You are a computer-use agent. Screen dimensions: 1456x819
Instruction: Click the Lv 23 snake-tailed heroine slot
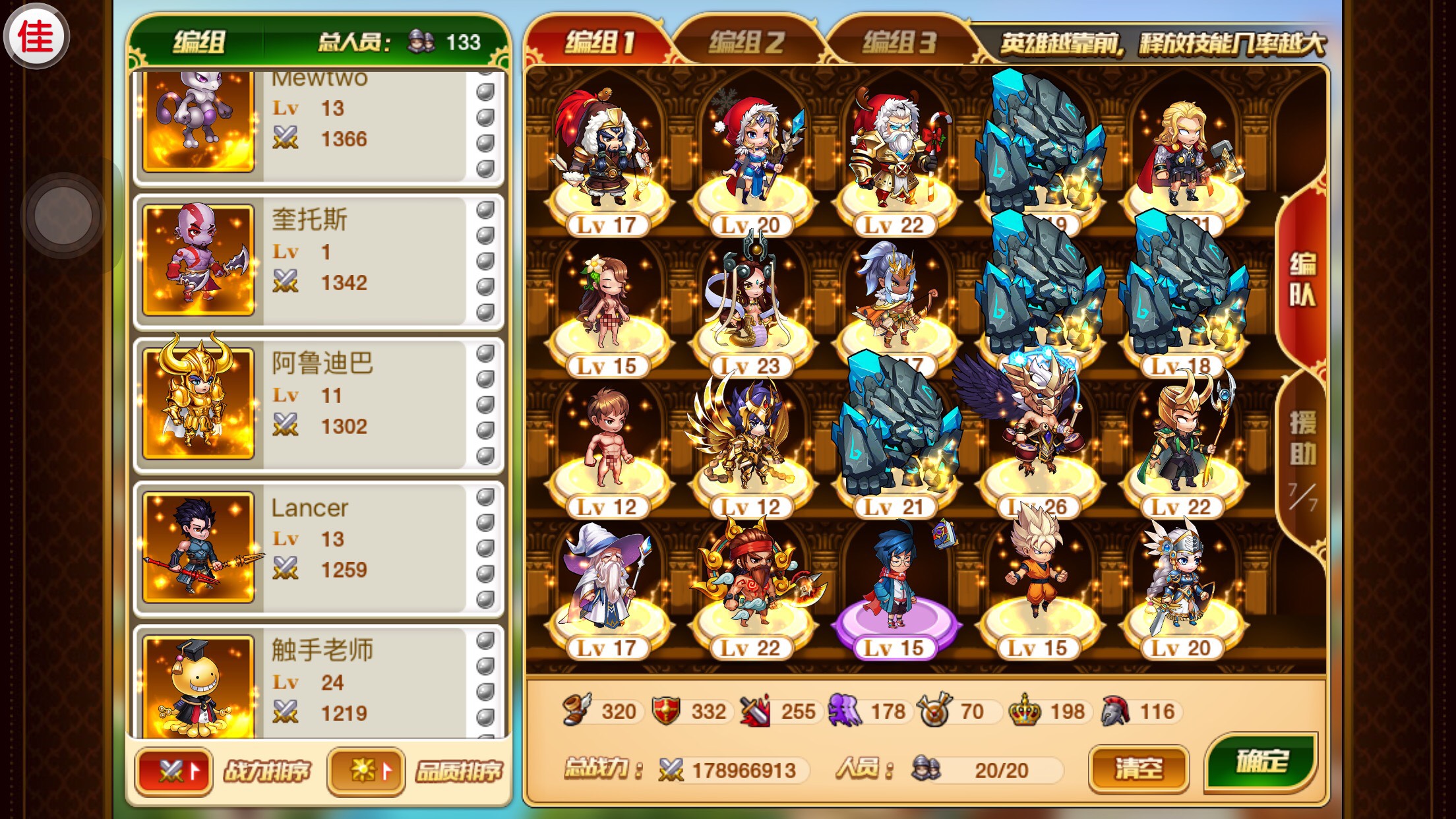click(750, 310)
